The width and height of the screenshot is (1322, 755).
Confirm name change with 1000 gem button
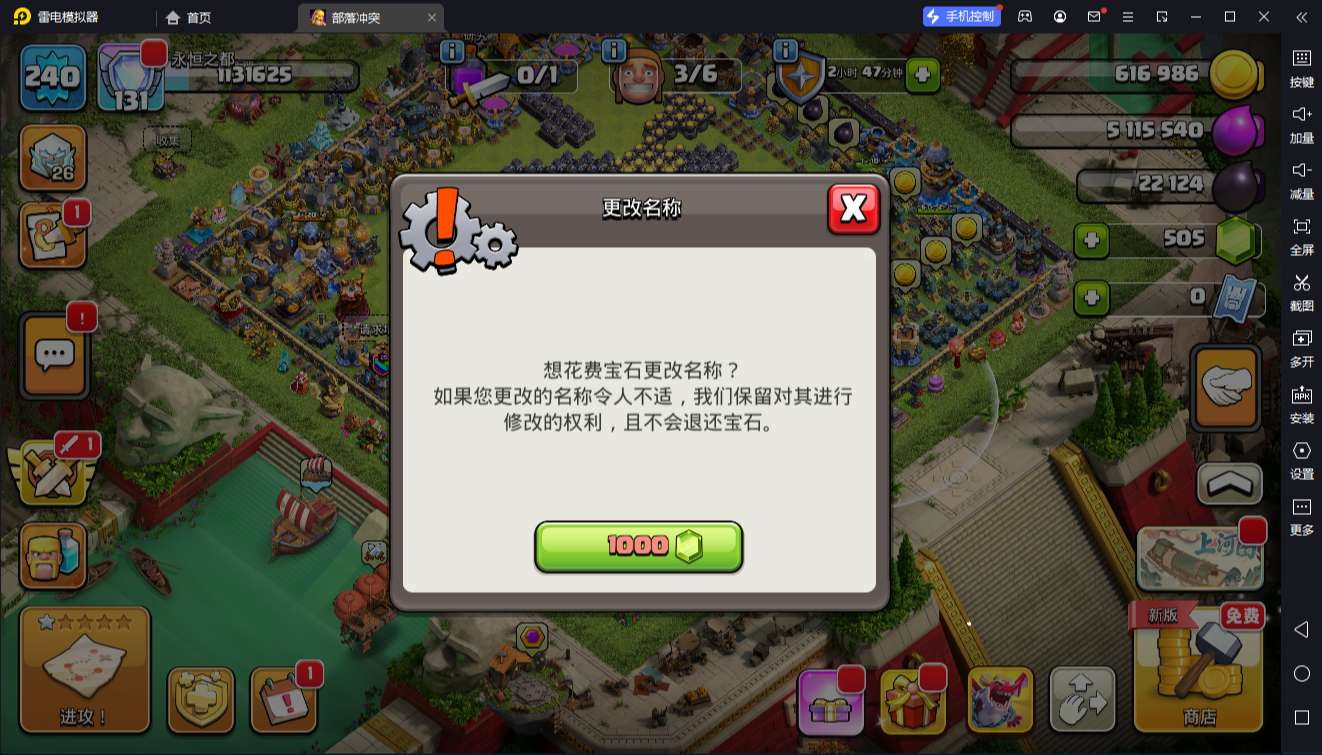pyautogui.click(x=639, y=546)
